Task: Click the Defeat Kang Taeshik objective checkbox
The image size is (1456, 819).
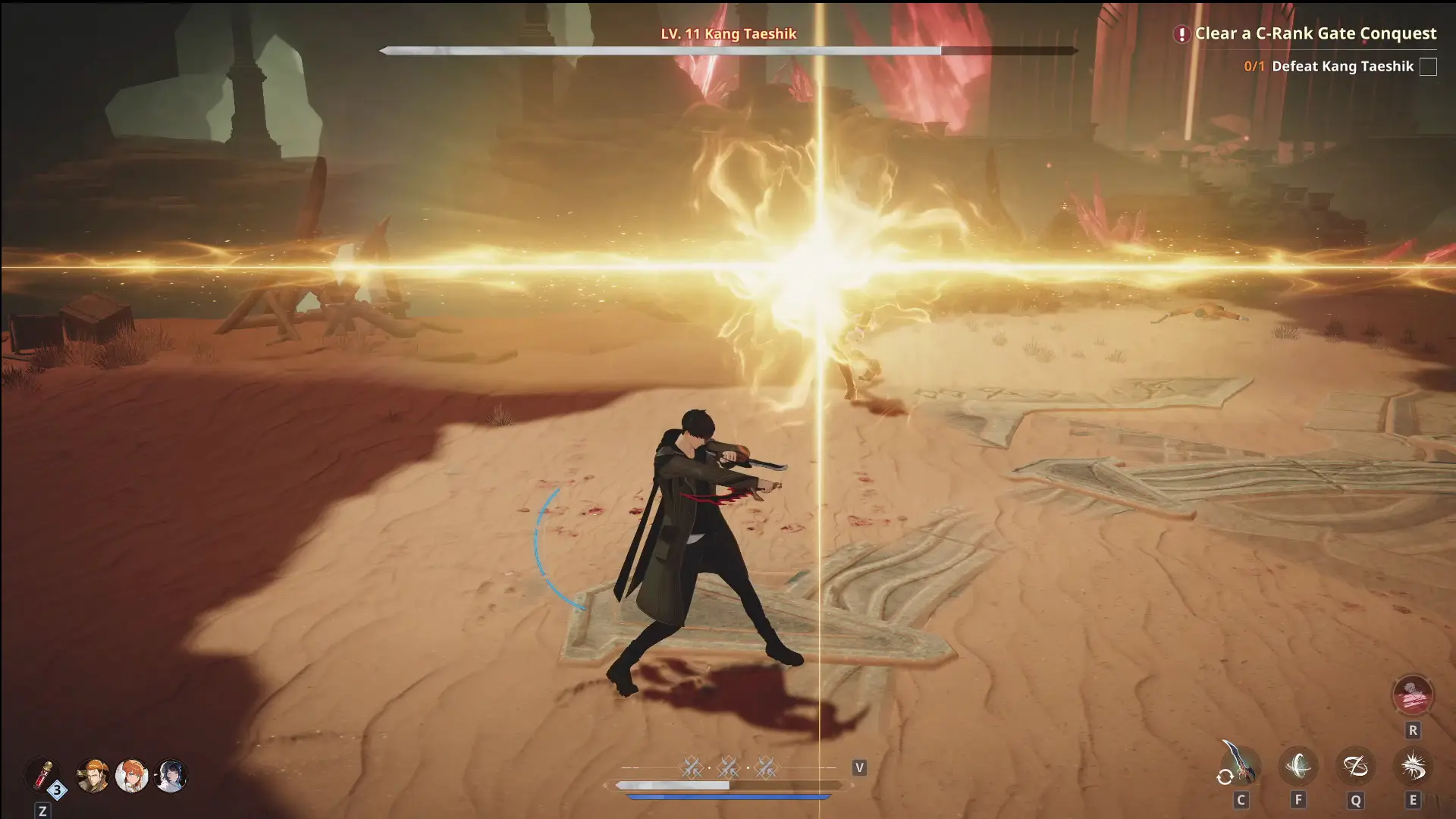Action: coord(1428,67)
